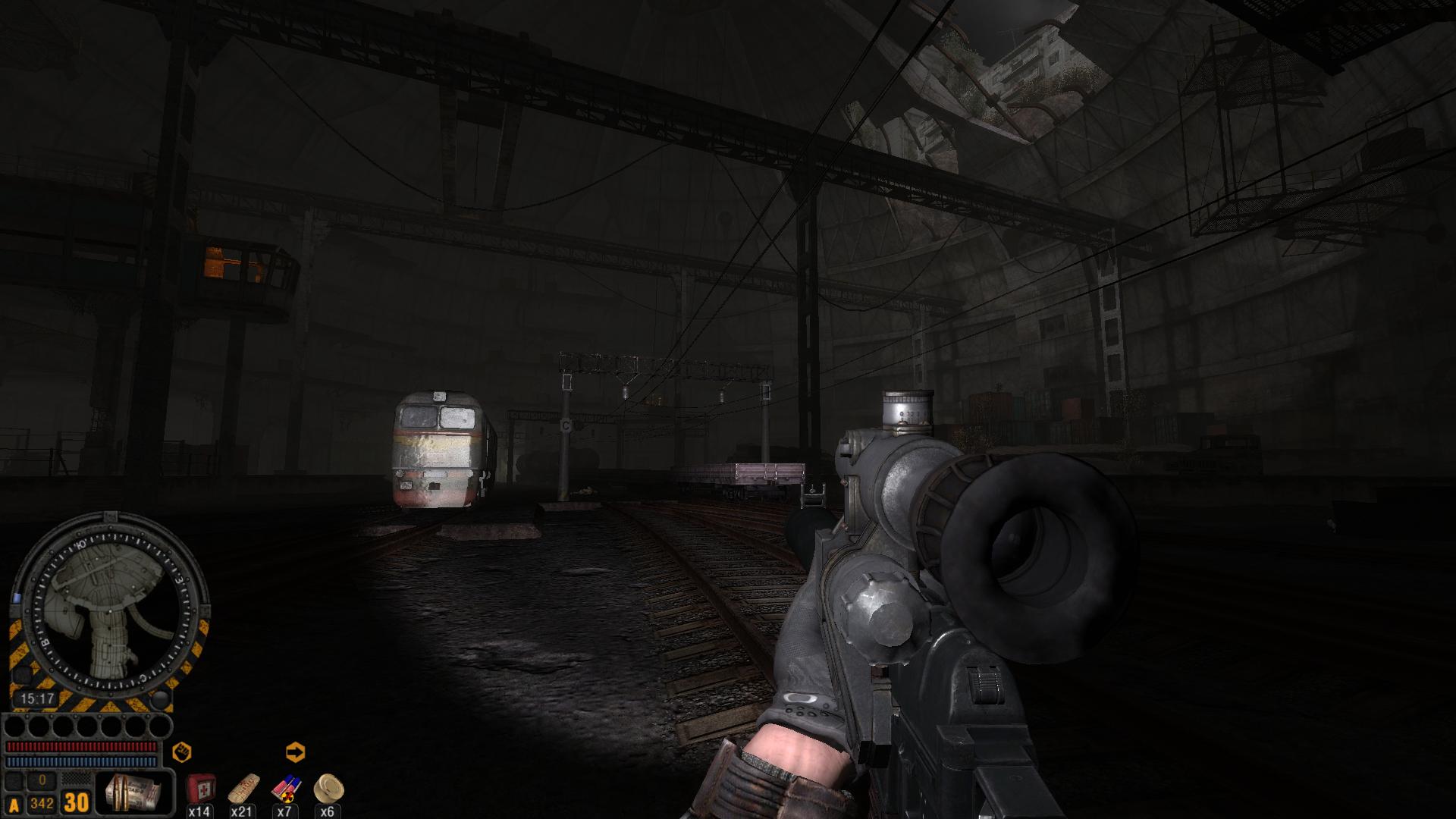Click the orange arrow hexagon icon
The image size is (1456, 819).
(295, 752)
